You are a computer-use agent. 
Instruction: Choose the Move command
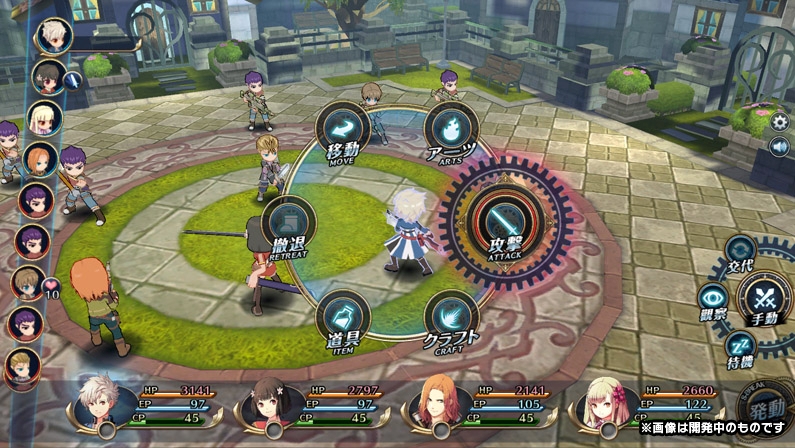click(343, 135)
